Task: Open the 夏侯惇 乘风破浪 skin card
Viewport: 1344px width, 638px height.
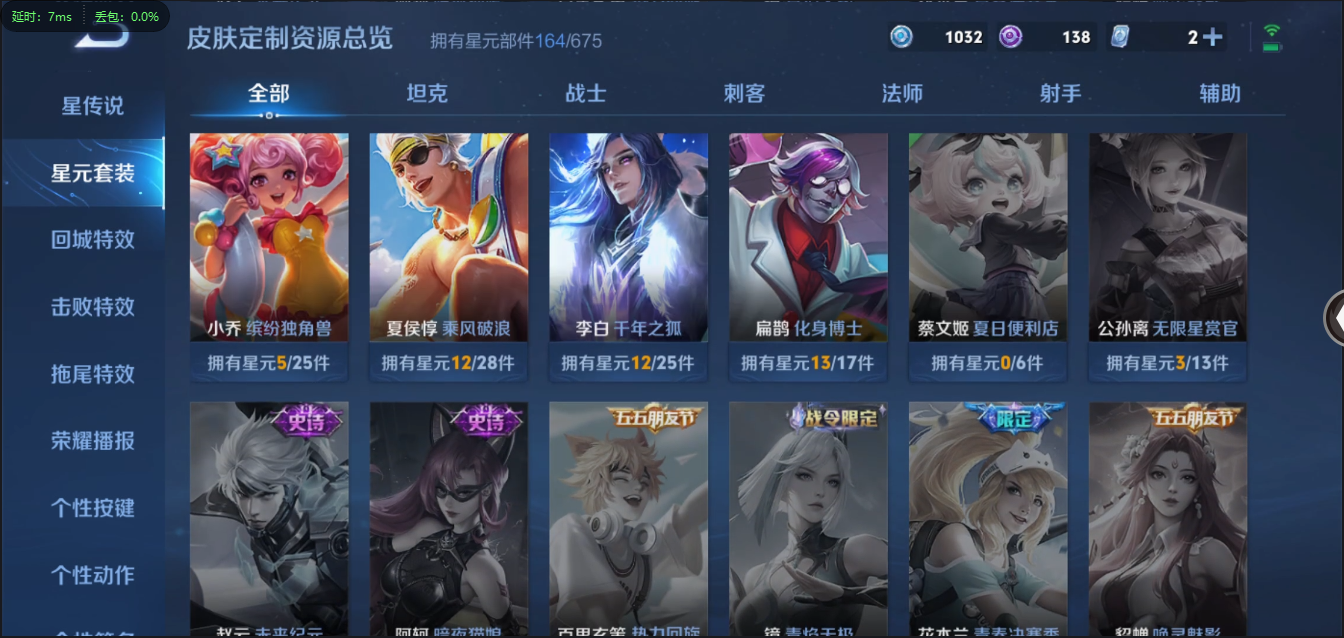Action: pyautogui.click(x=449, y=238)
